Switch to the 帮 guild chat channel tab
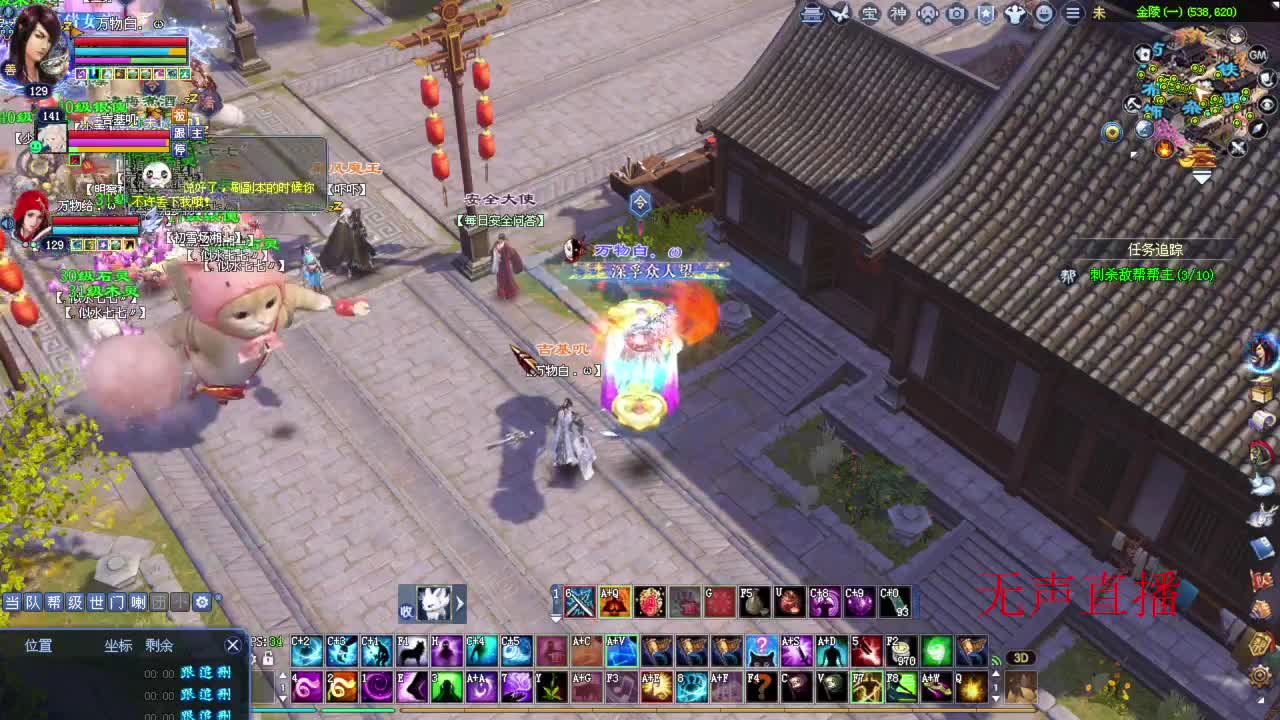 pyautogui.click(x=54, y=600)
